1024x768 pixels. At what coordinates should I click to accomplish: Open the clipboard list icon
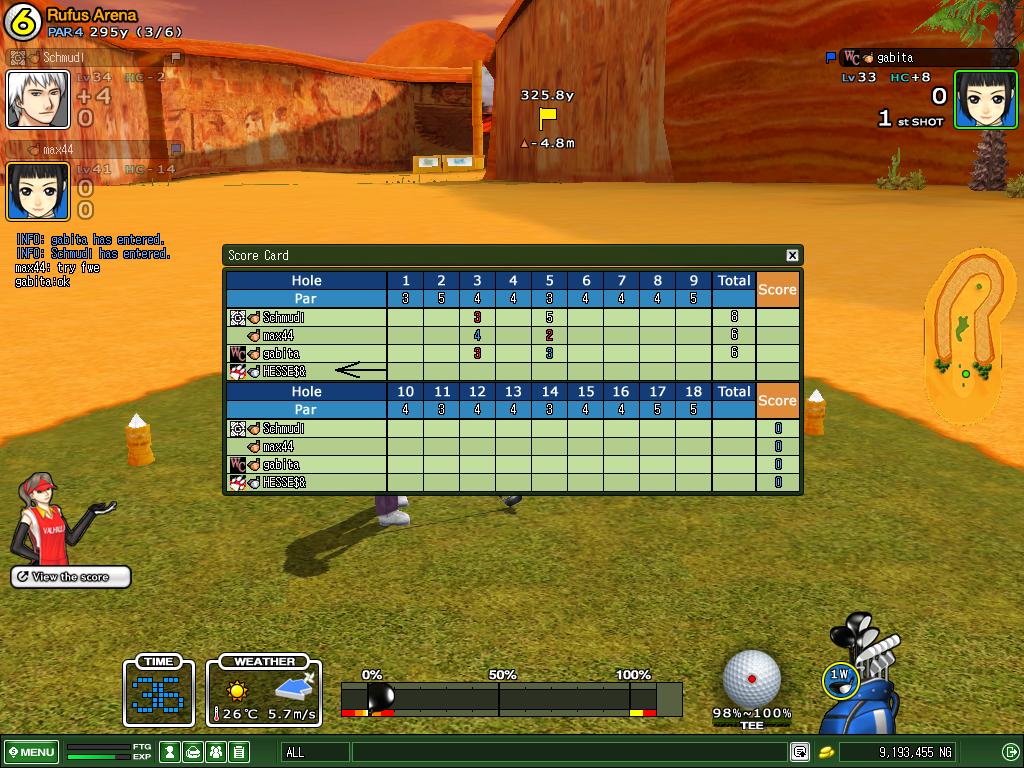pyautogui.click(x=238, y=752)
